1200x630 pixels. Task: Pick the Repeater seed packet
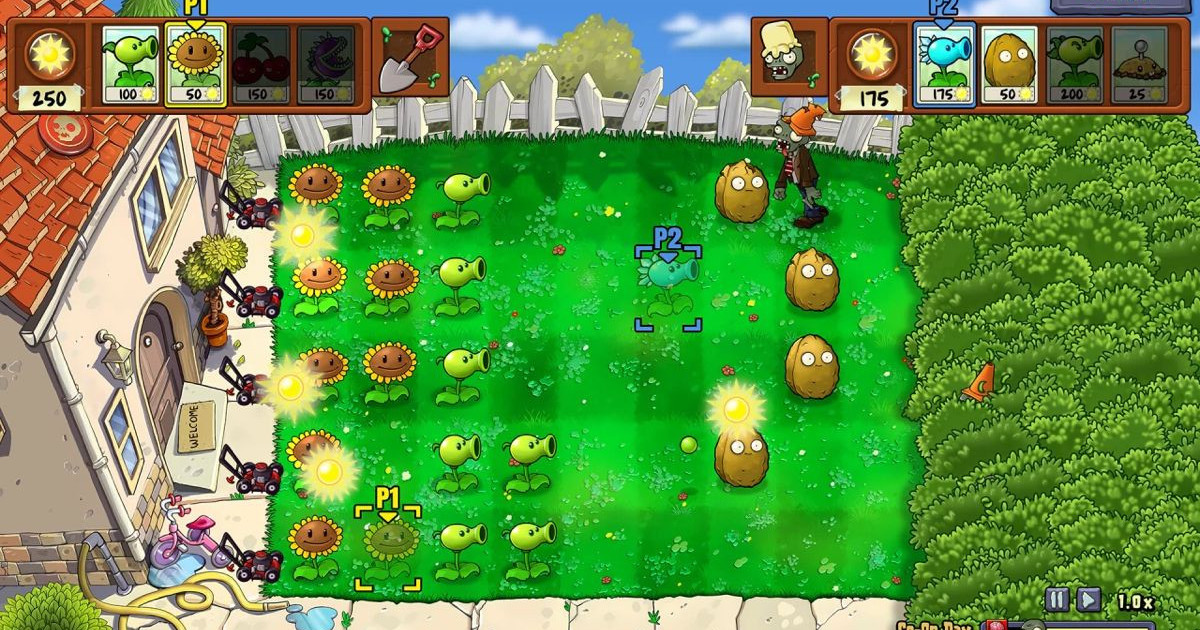[x=1074, y=64]
